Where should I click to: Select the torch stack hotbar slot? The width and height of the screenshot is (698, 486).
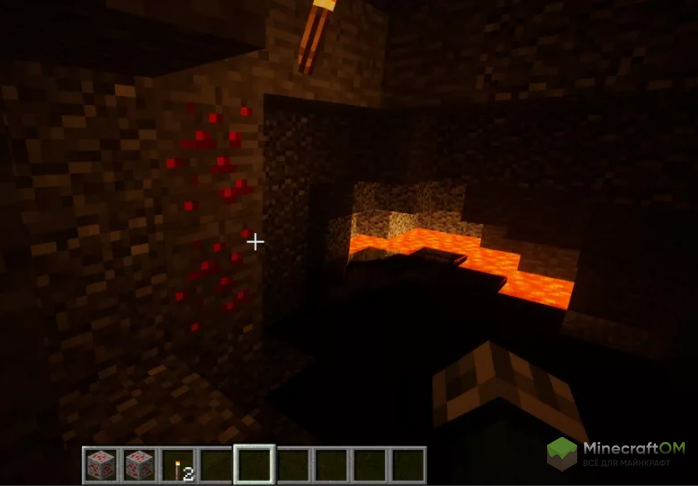tap(179, 465)
